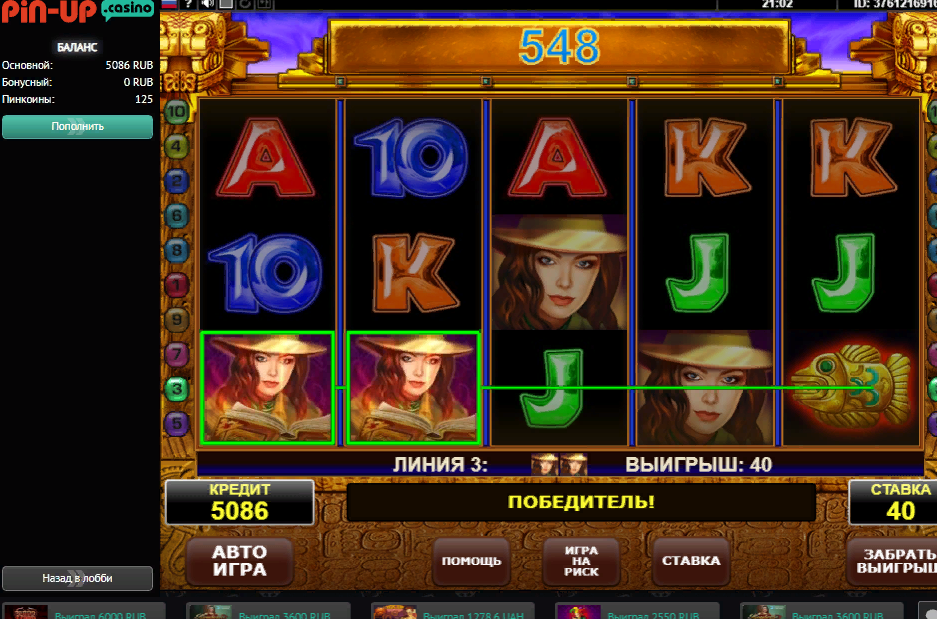937x619 pixels.
Task: Change language via the Russian flag icon
Action: pyautogui.click(x=168, y=4)
